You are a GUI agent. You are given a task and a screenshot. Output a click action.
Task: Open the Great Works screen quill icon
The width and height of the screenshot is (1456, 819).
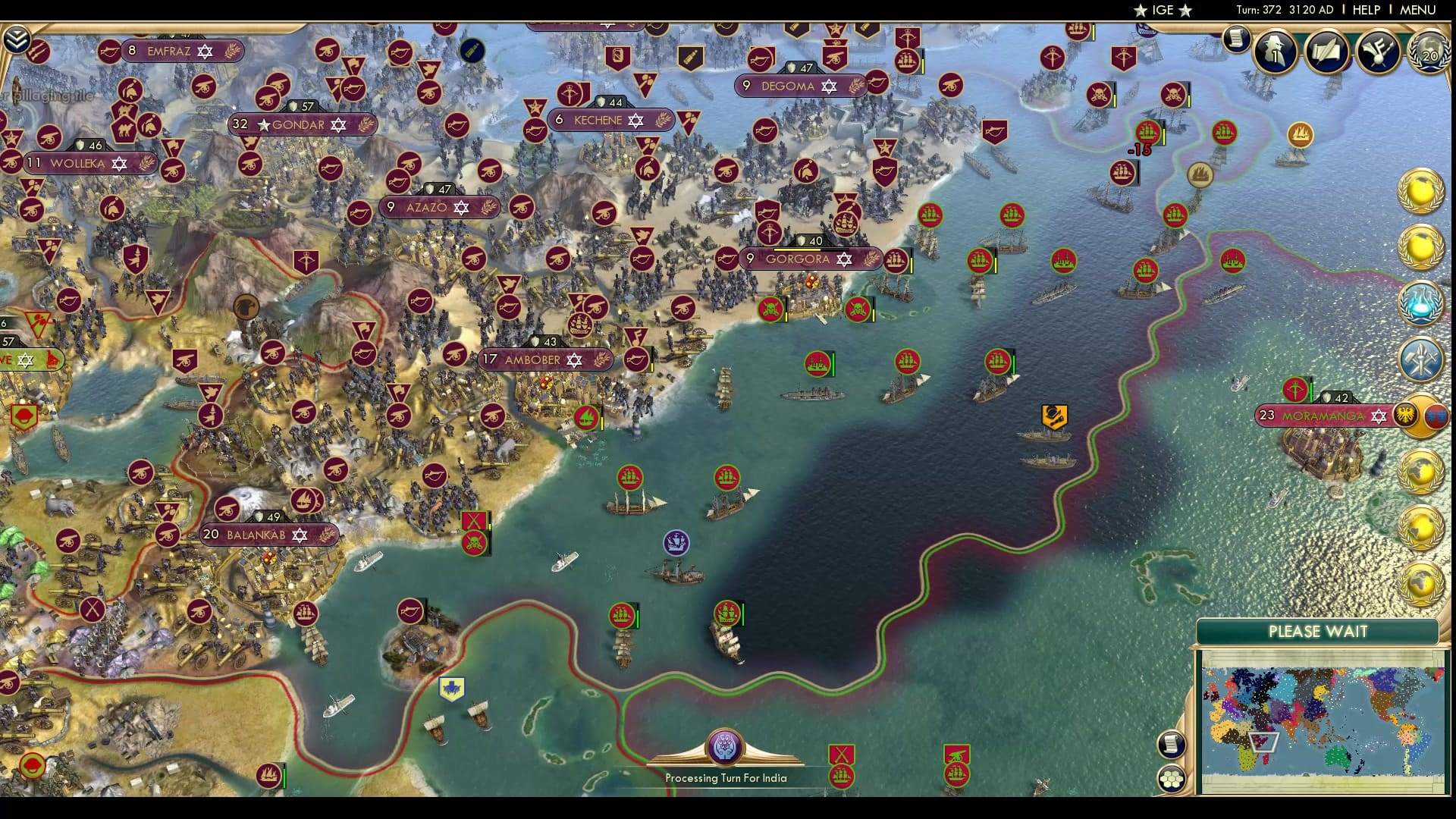coord(1325,52)
